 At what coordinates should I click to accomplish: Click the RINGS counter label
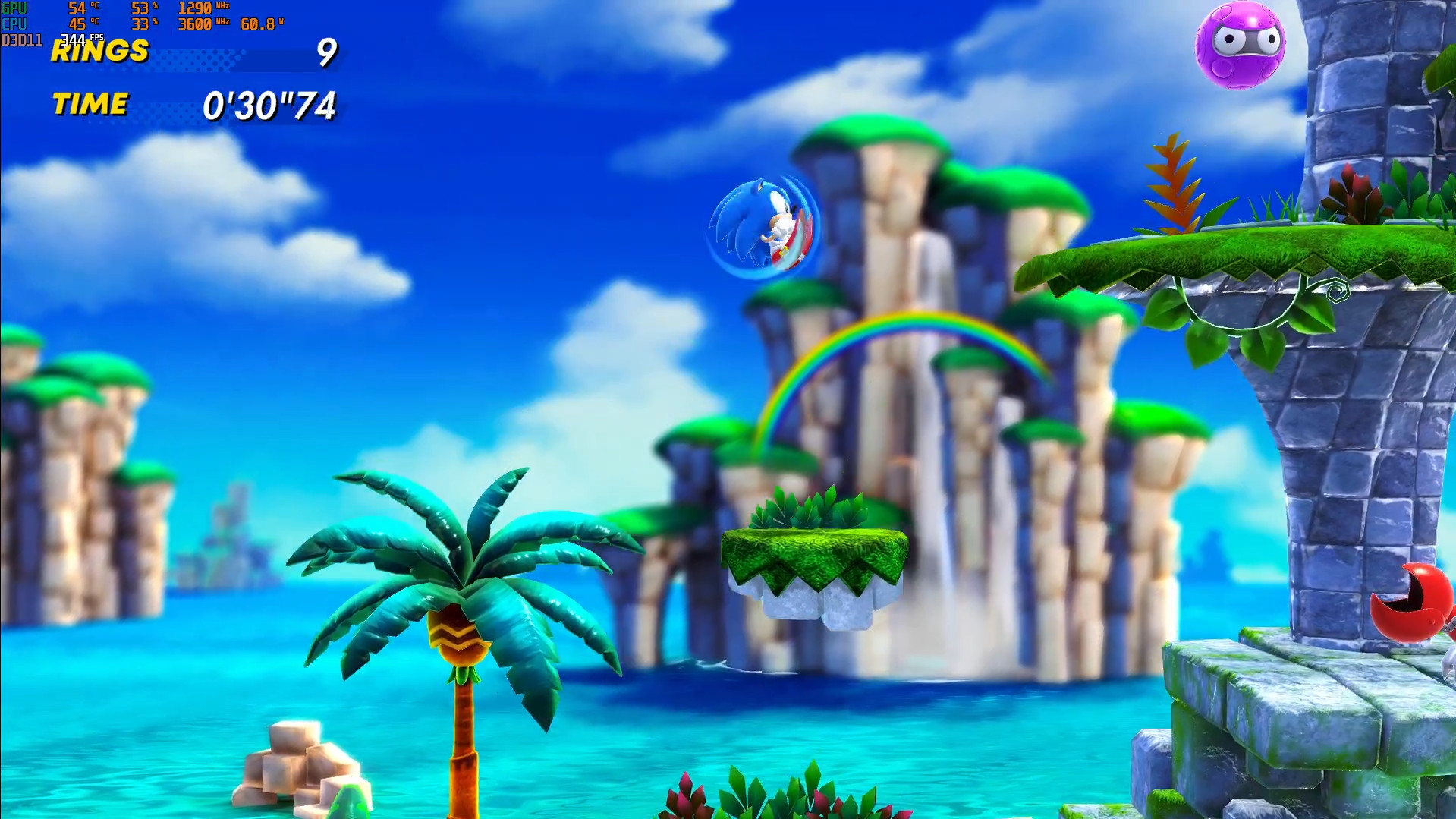pyautogui.click(x=99, y=53)
